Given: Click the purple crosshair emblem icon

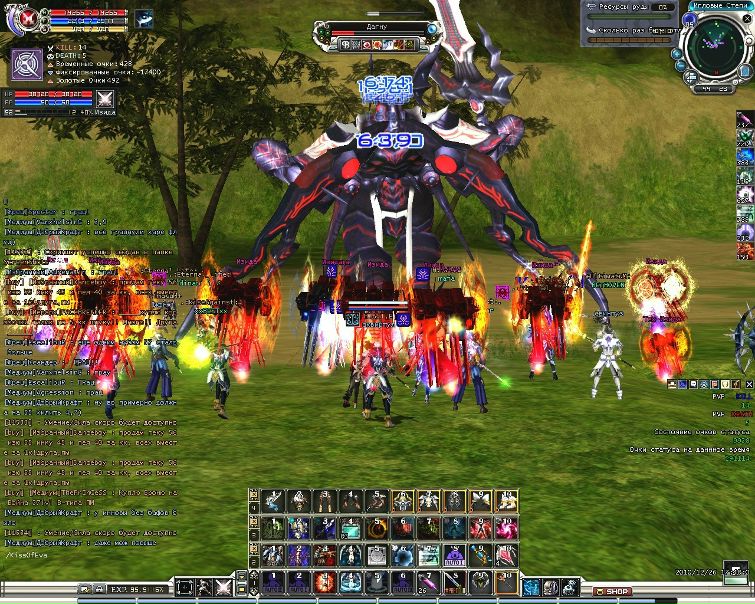Looking at the screenshot, I should click(27, 65).
